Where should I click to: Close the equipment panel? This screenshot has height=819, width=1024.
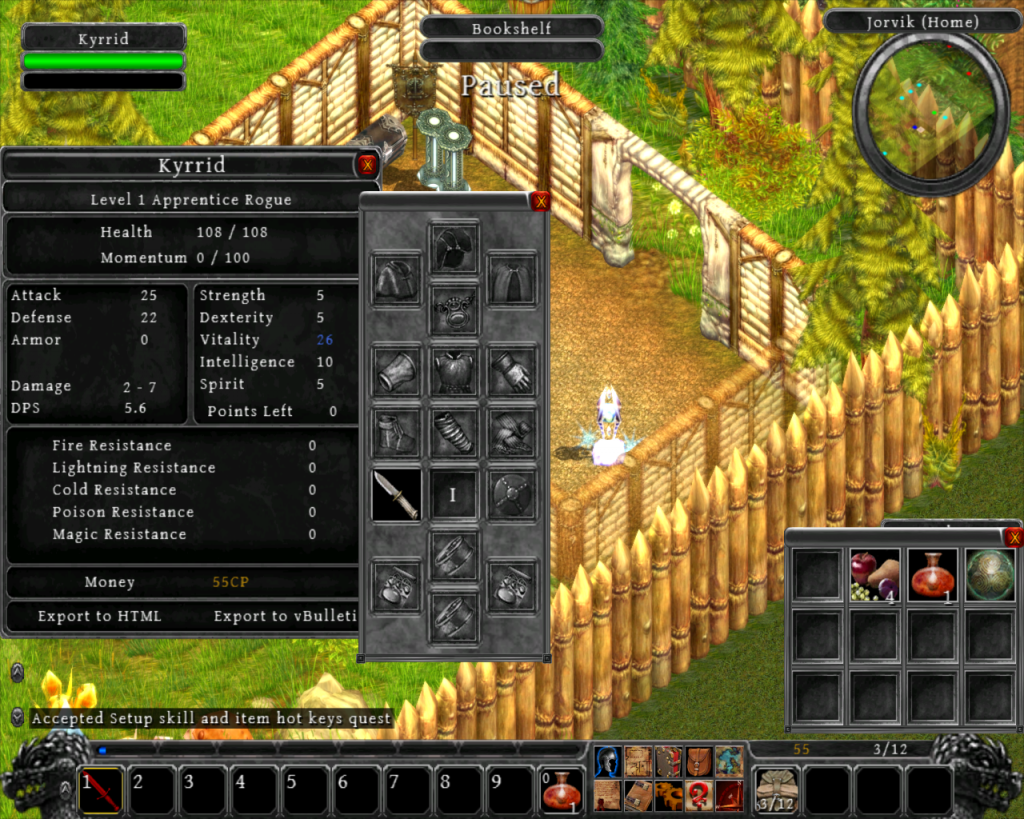pos(541,202)
